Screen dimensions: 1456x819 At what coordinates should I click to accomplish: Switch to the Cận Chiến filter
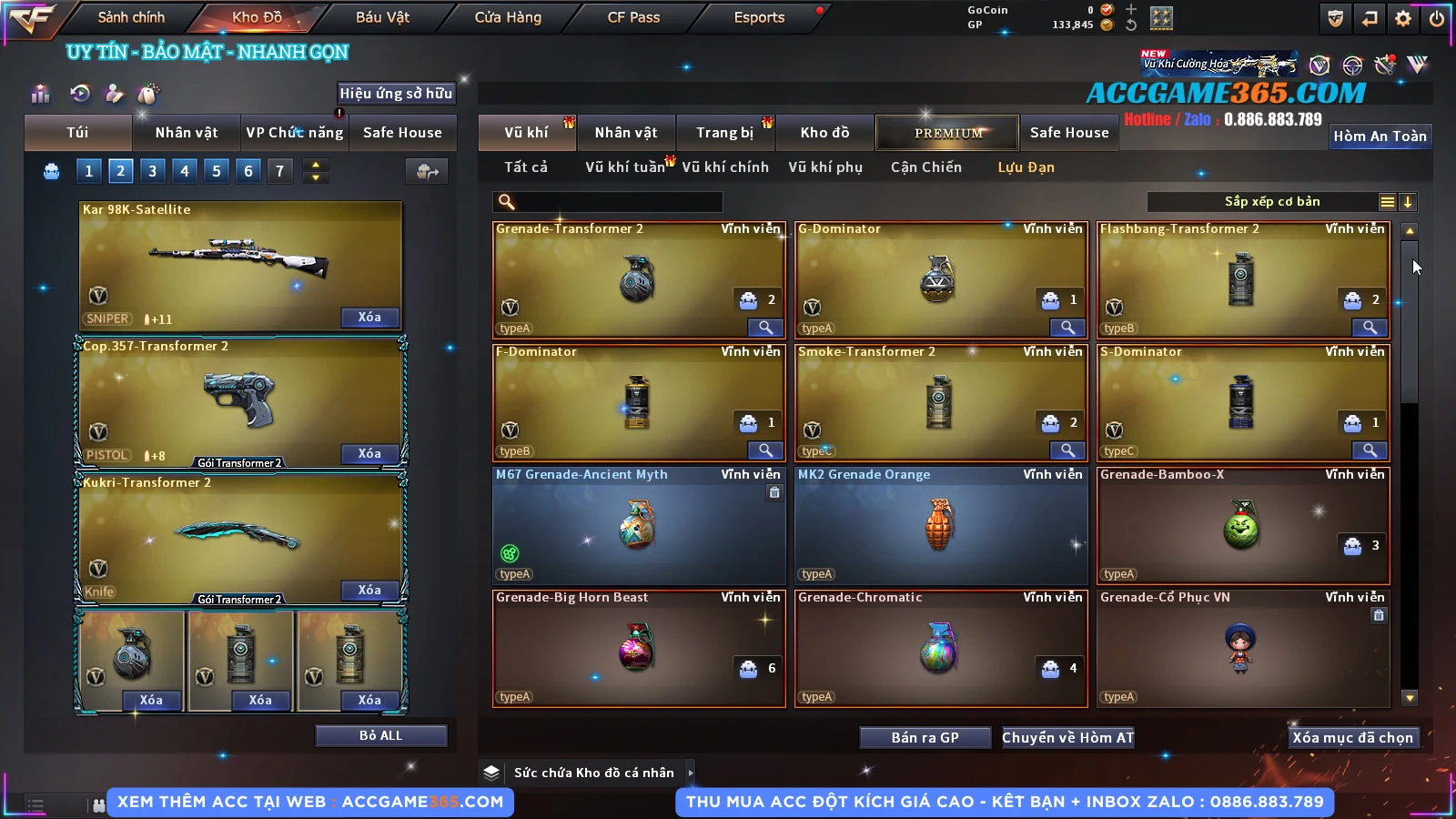925,167
